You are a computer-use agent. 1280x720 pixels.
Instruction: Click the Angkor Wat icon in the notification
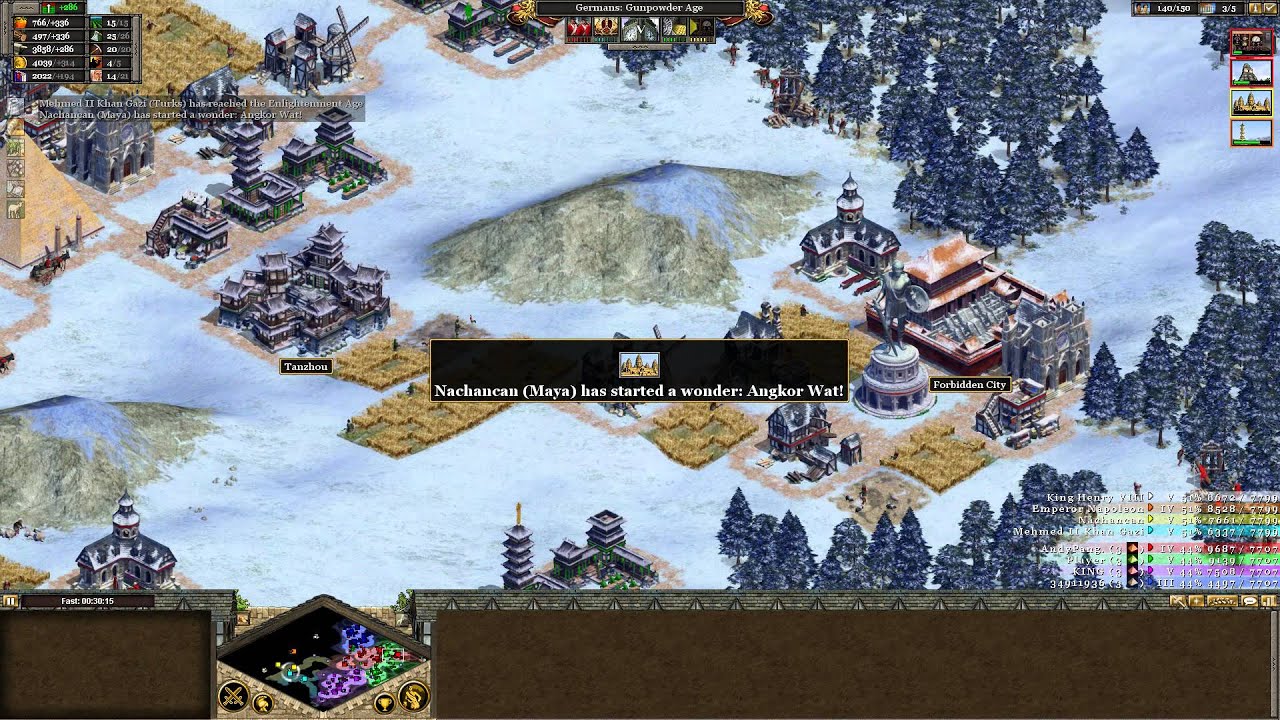click(639, 364)
